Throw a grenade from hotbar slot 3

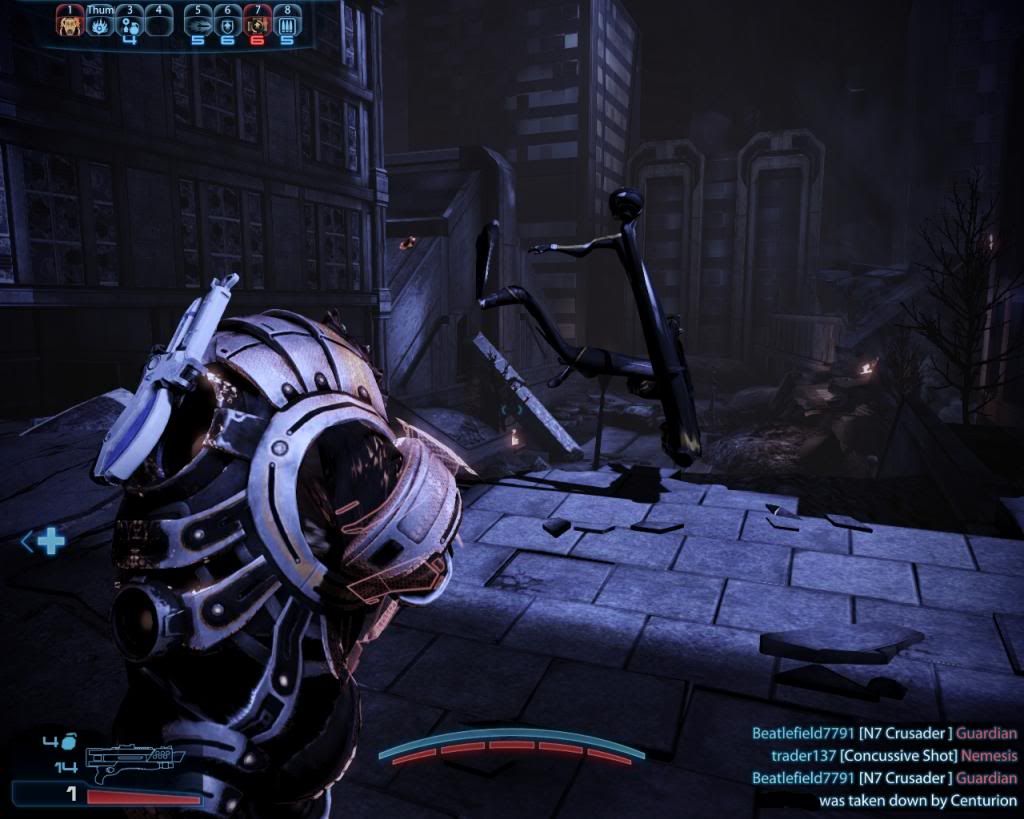click(x=129, y=25)
